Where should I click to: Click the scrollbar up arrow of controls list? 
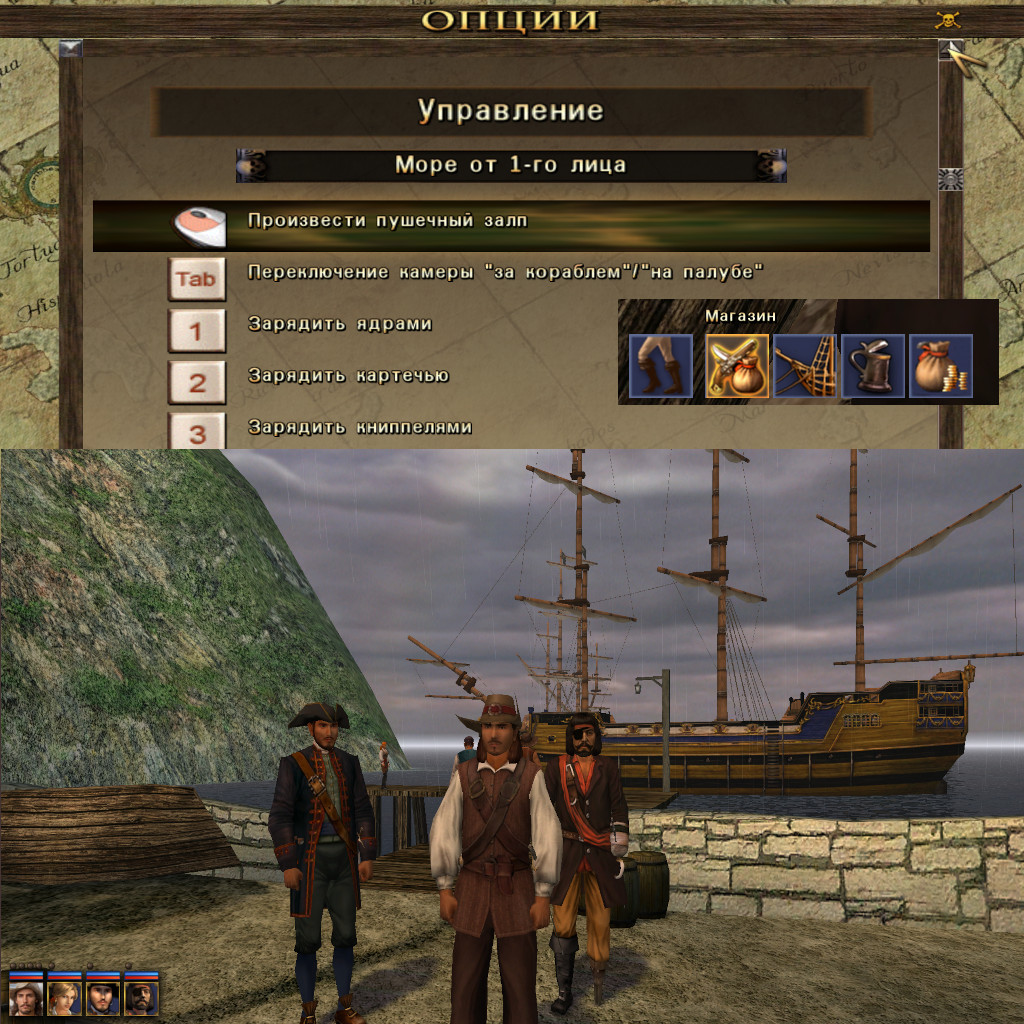(x=950, y=50)
